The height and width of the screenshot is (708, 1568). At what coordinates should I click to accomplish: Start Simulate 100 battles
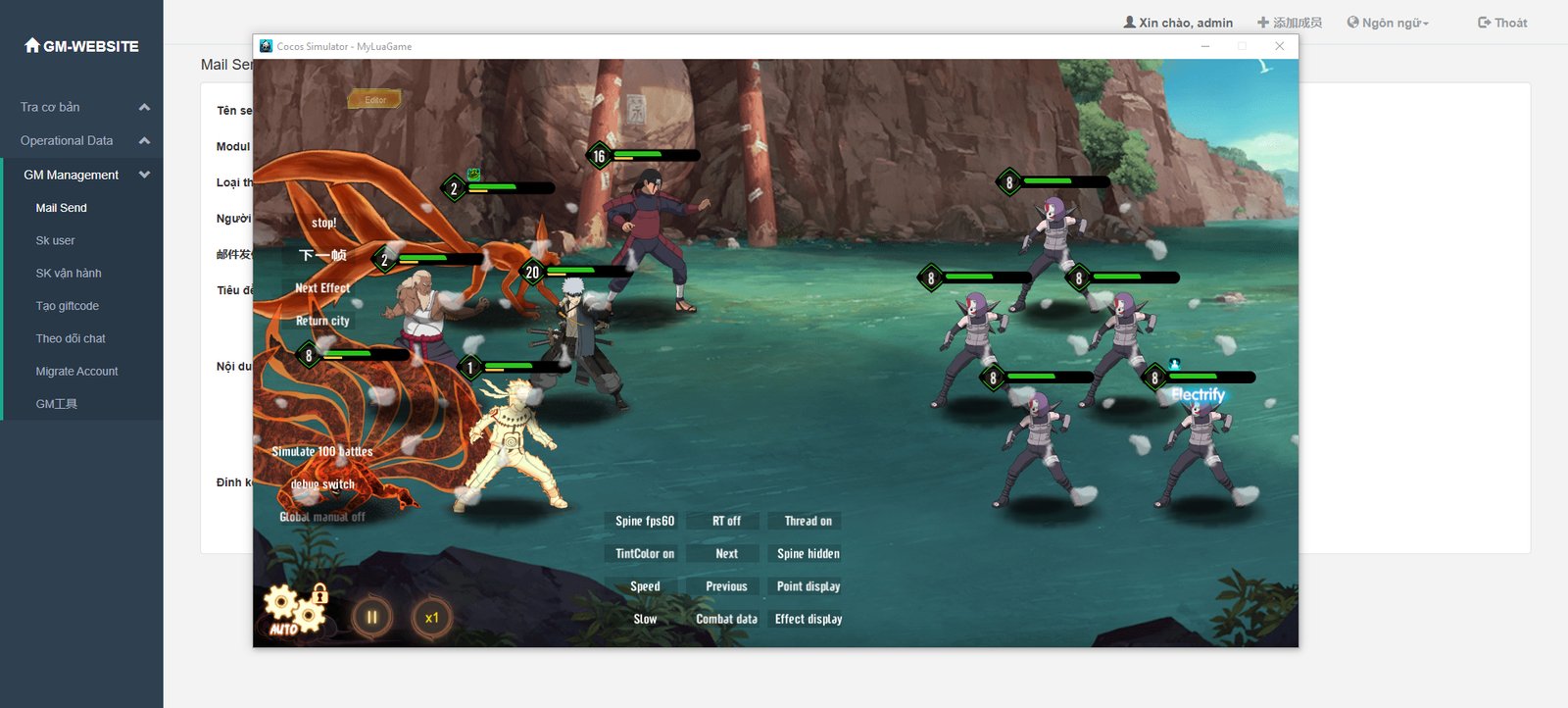click(322, 452)
